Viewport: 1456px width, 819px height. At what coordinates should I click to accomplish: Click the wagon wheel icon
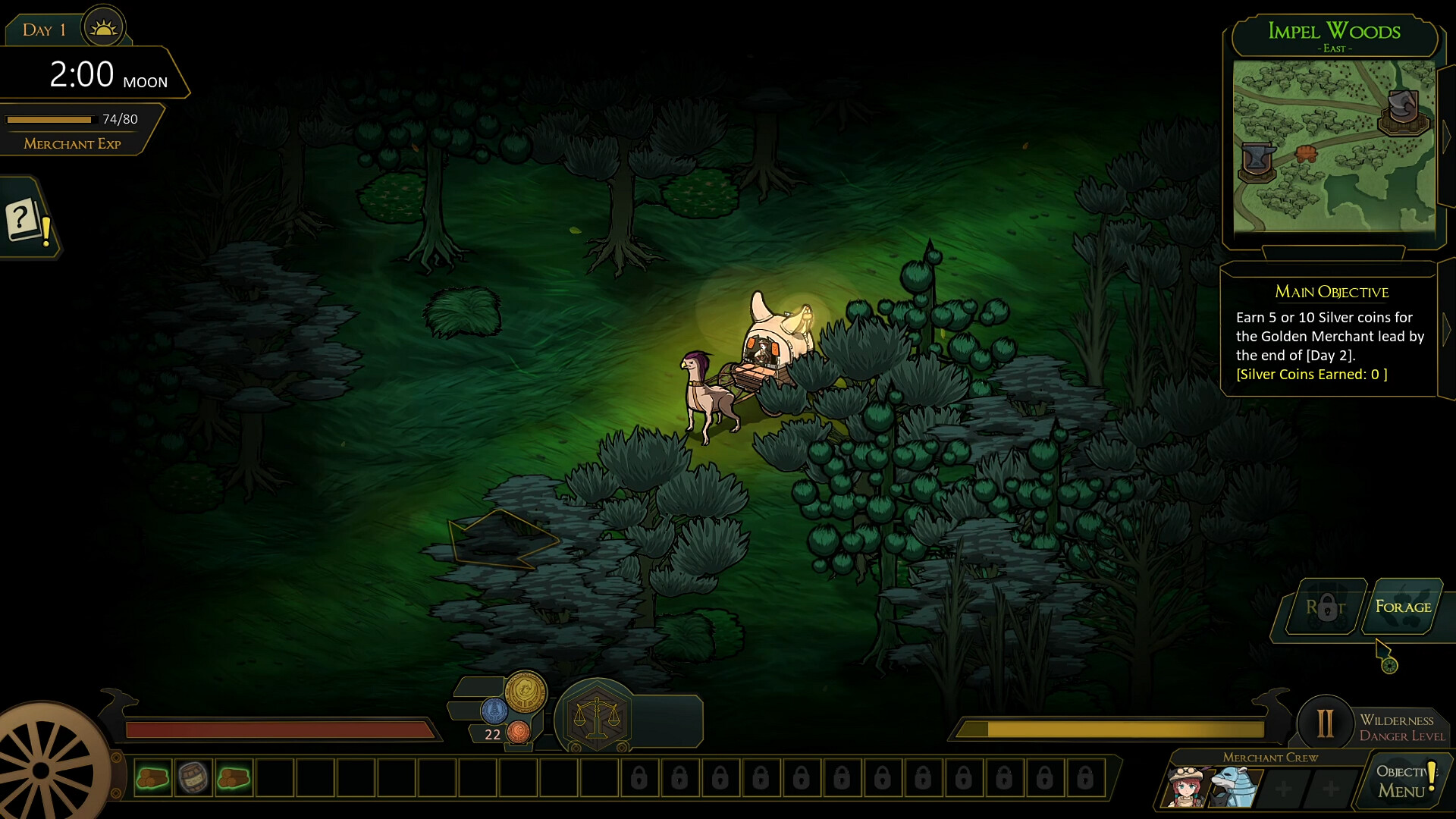click(42, 770)
